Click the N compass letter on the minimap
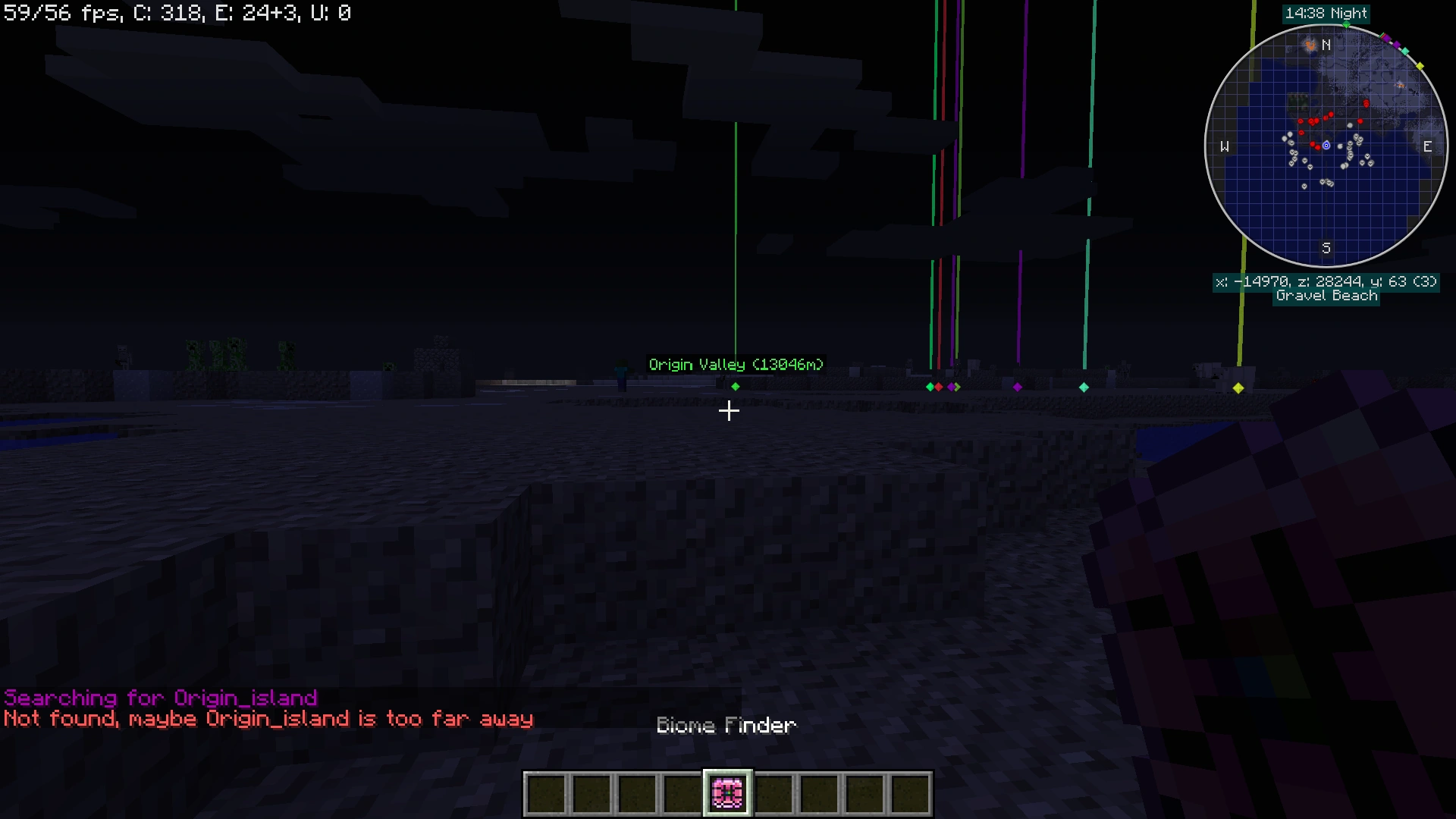 point(1326,45)
